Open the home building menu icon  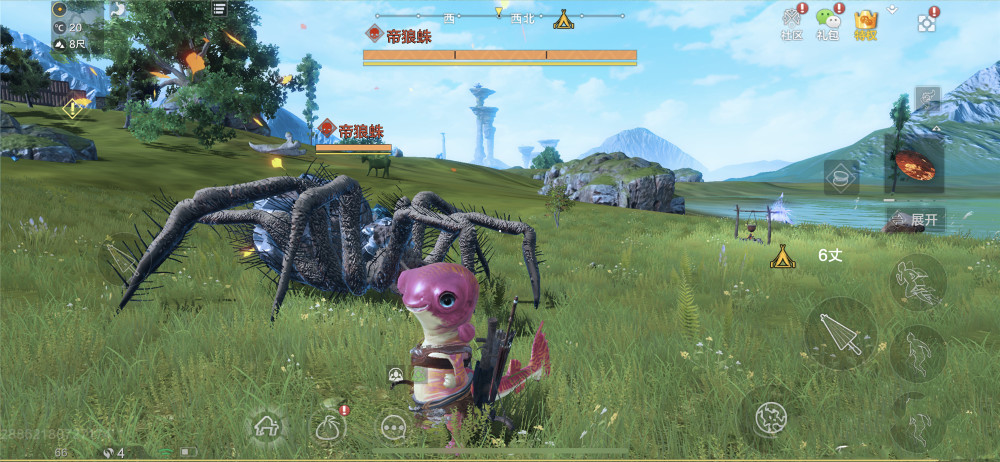pos(267,427)
